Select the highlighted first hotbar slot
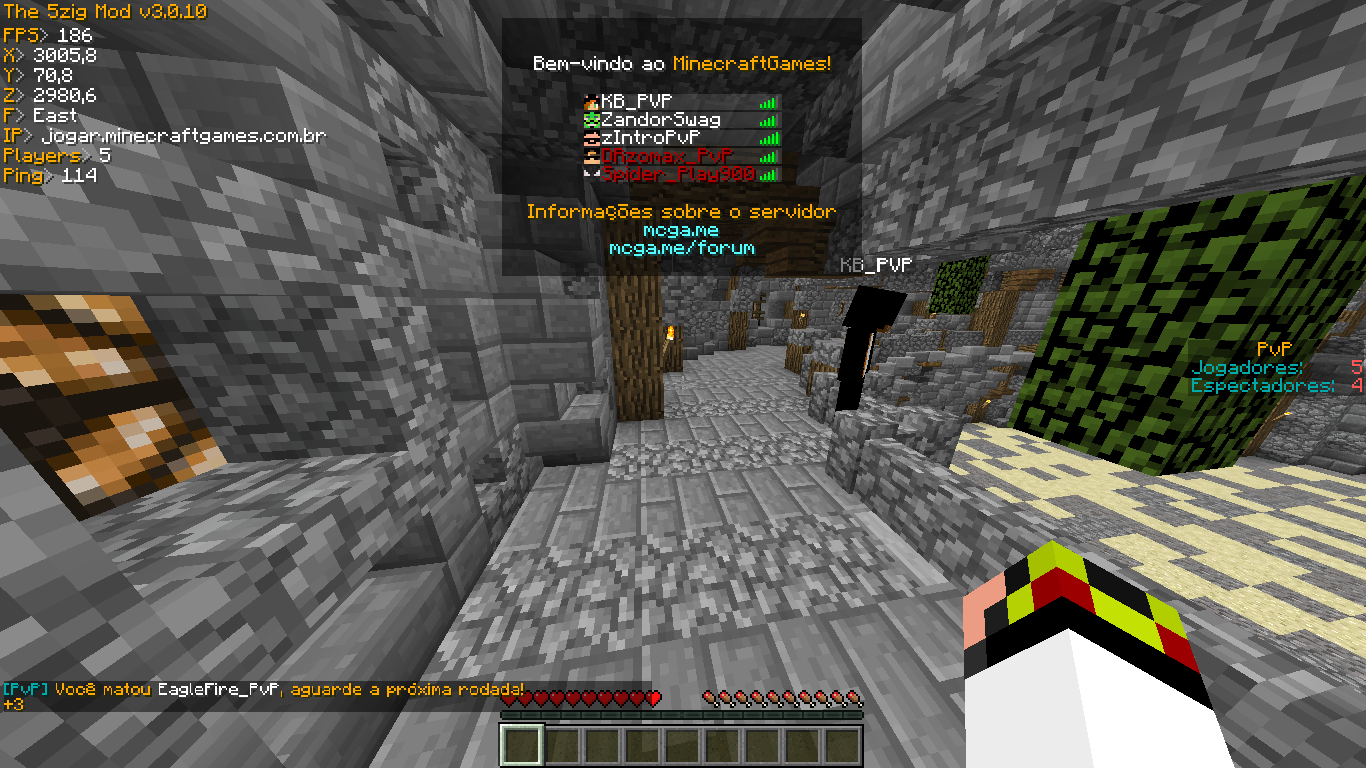The image size is (1366, 768). click(x=521, y=745)
